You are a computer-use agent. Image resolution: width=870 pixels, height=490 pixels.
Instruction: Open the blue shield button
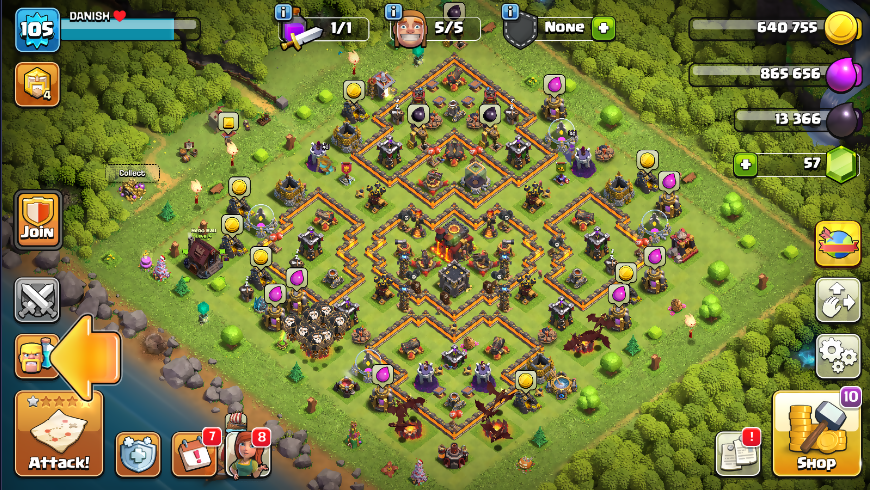[138, 455]
